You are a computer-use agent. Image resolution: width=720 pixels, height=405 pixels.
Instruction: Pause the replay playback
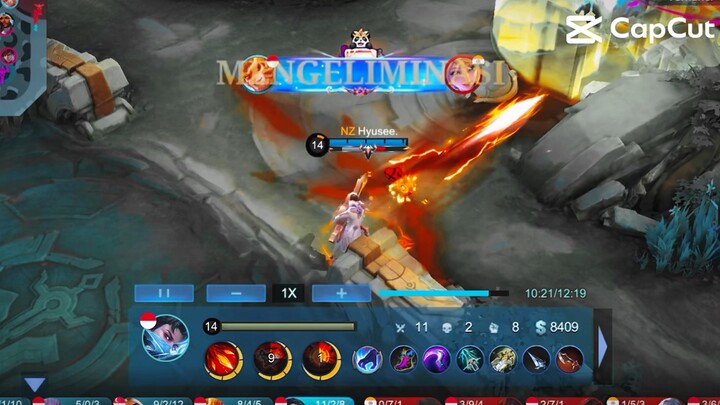[164, 293]
